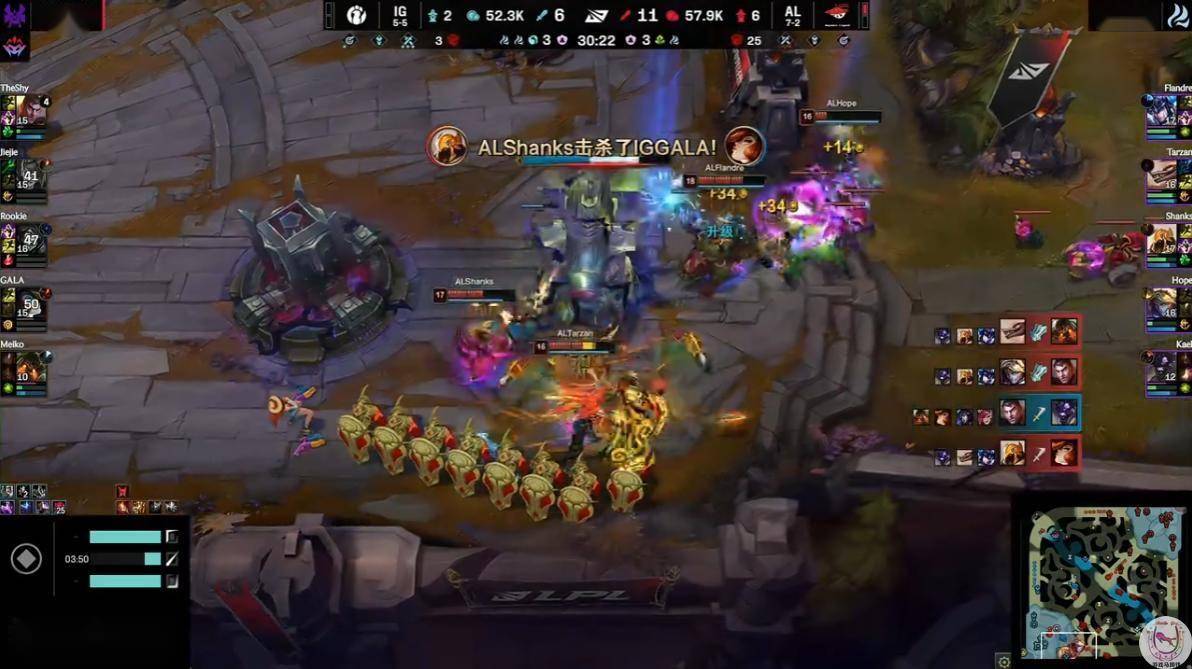Select TheShy's champion portrait
1192x669 pixels.
(x=30, y=109)
